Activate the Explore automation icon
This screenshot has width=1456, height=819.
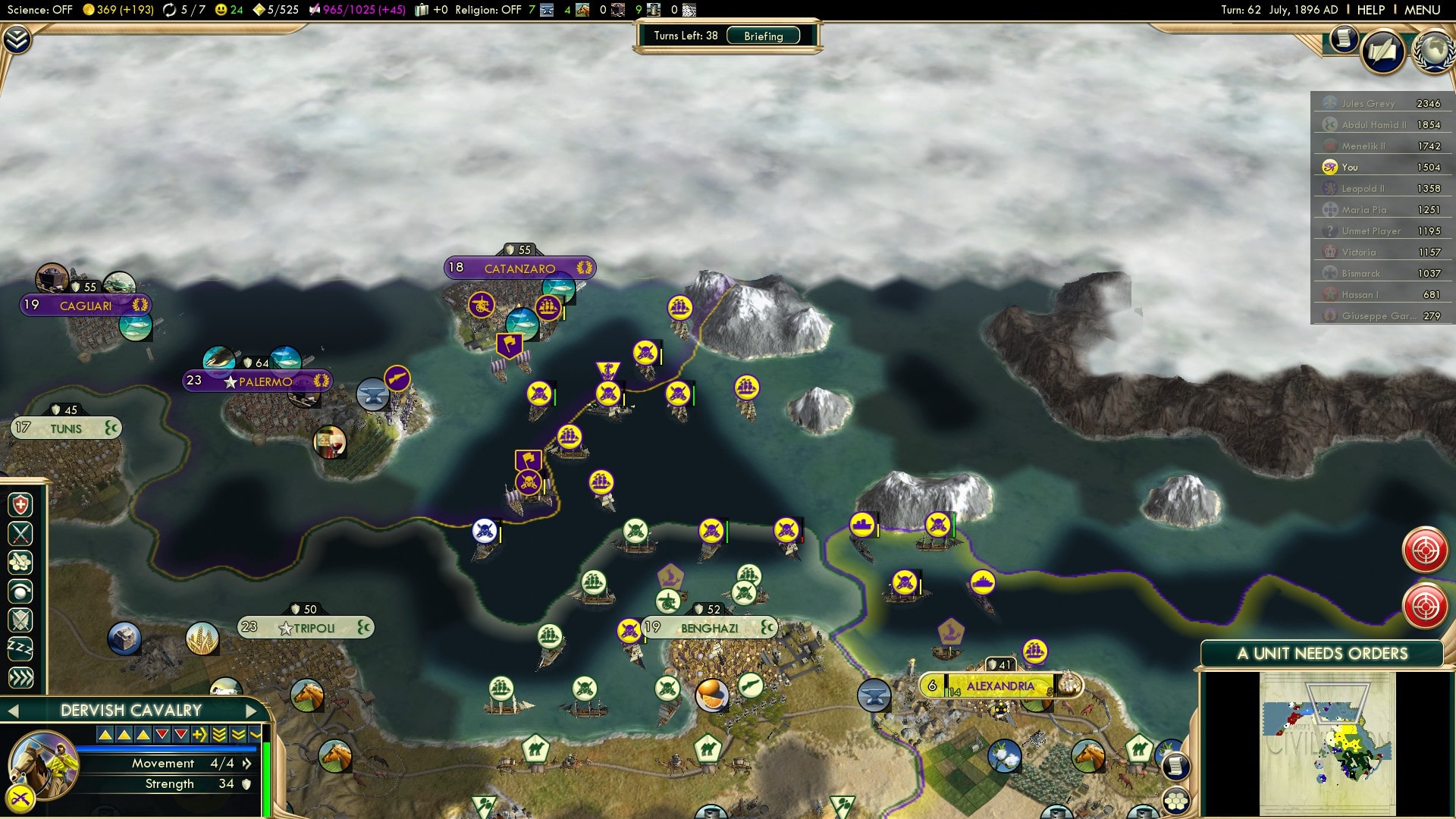pos(20,591)
